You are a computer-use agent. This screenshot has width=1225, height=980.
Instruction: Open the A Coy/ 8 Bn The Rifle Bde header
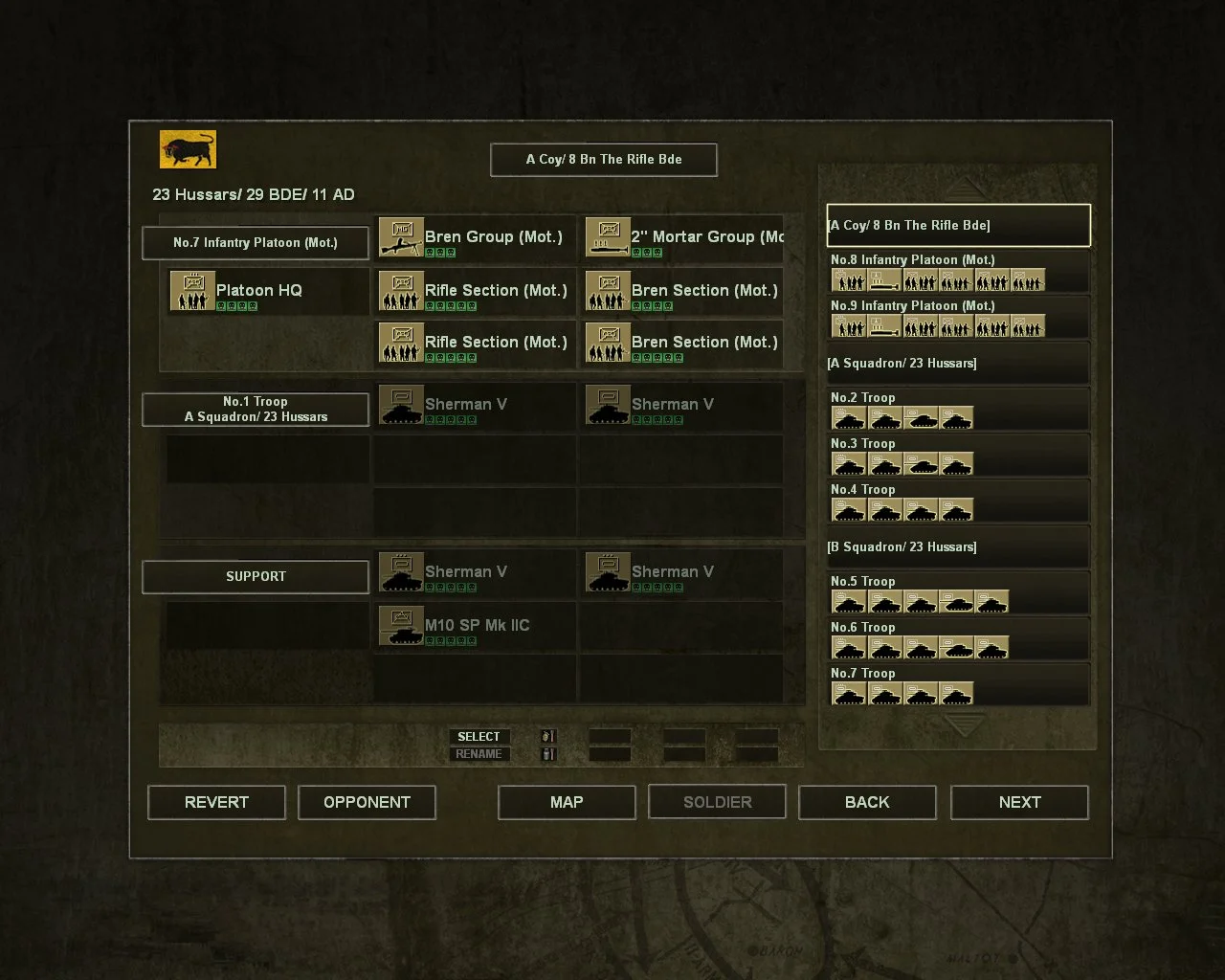tap(603, 159)
